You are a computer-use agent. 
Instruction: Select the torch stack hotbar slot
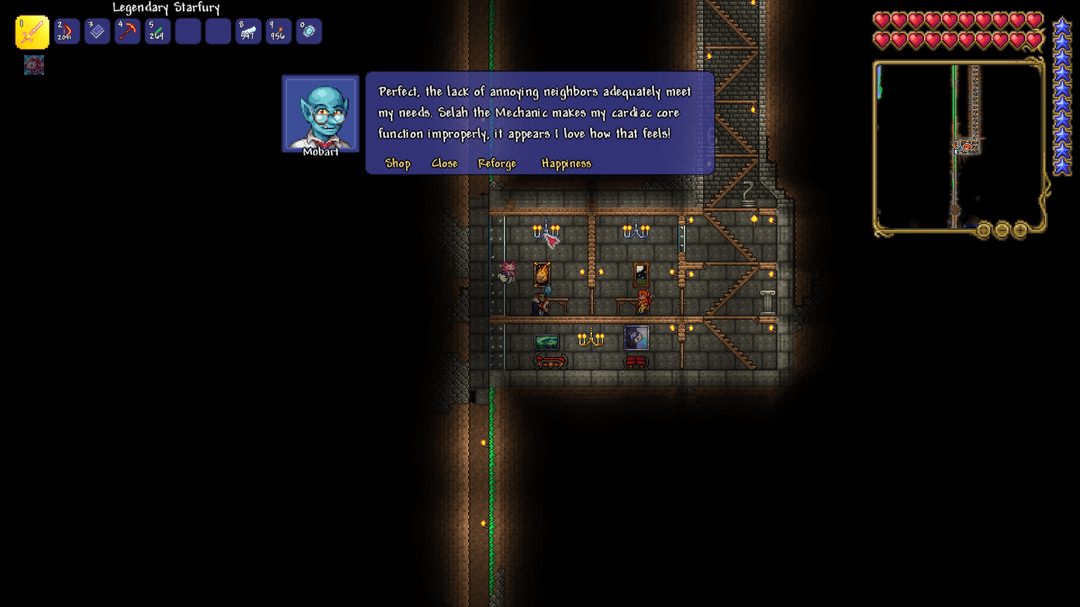tap(278, 32)
